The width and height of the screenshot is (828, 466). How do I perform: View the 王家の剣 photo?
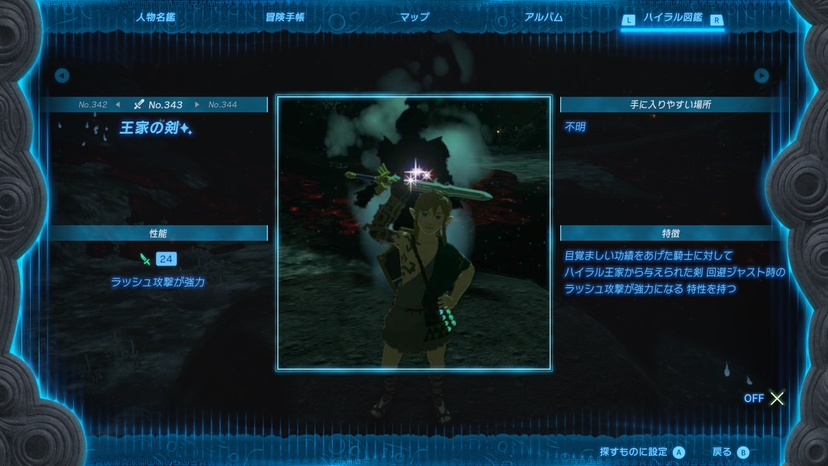pyautogui.click(x=413, y=233)
